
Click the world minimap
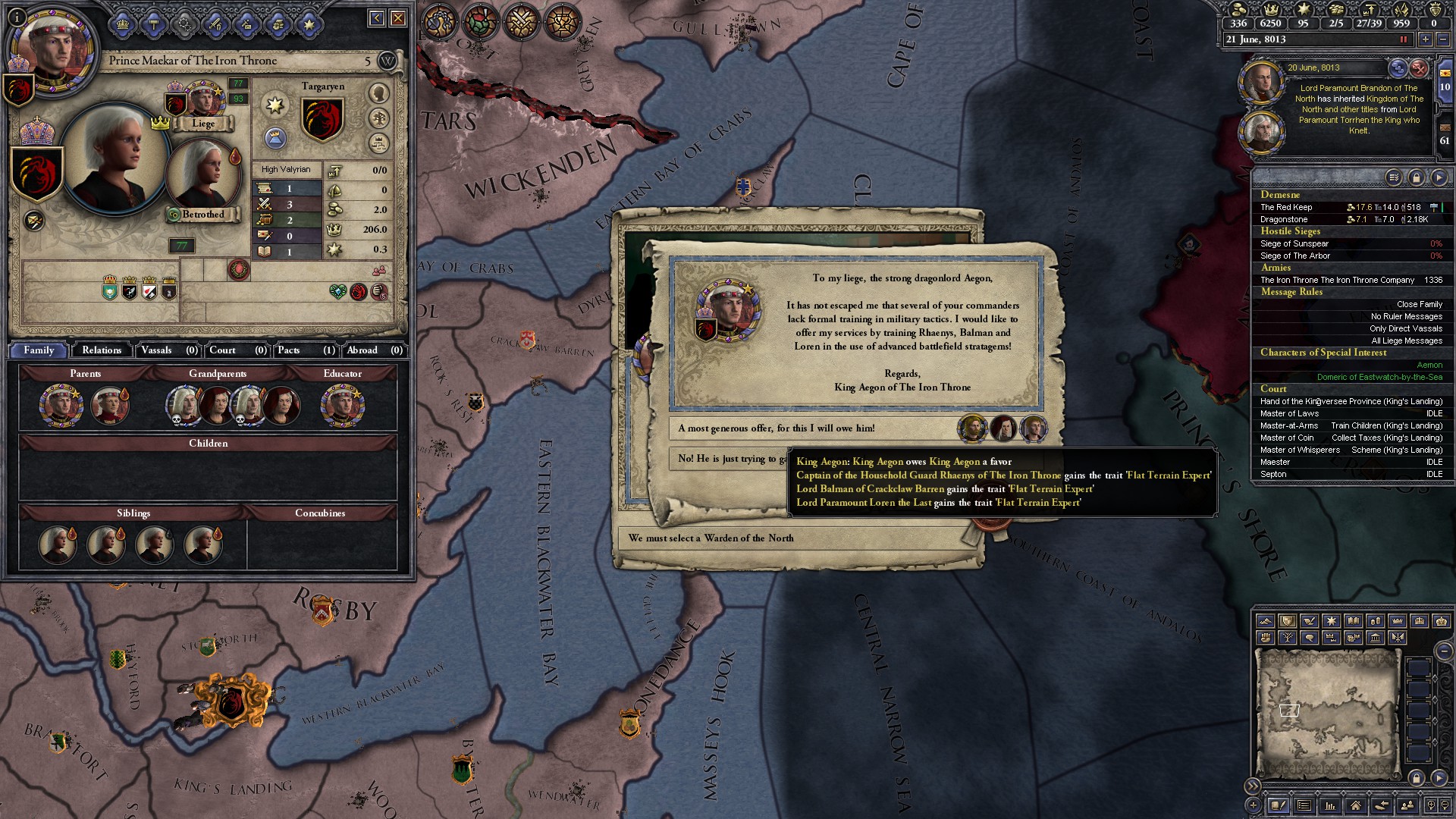(1326, 713)
